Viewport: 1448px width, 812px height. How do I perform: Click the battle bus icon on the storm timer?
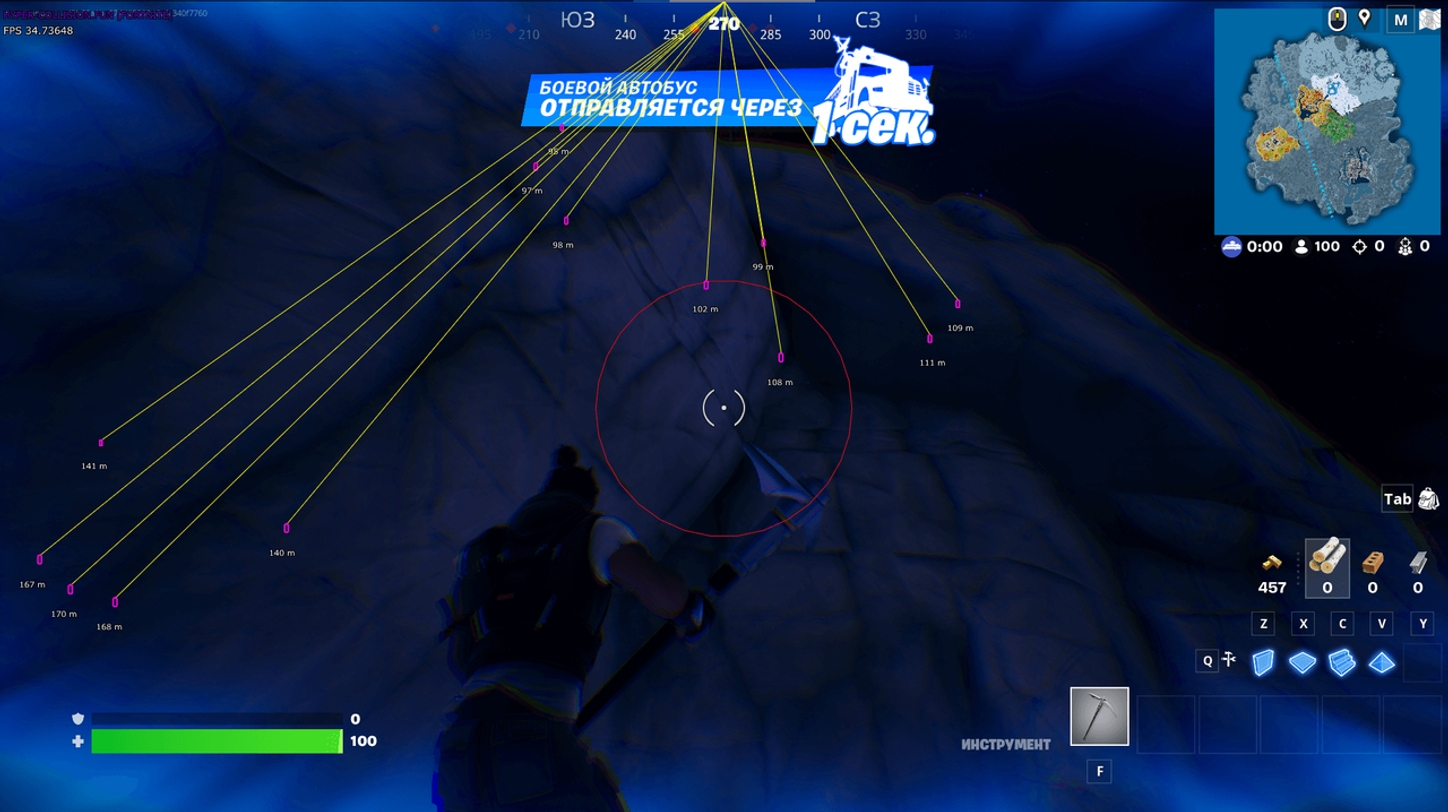pos(1232,246)
